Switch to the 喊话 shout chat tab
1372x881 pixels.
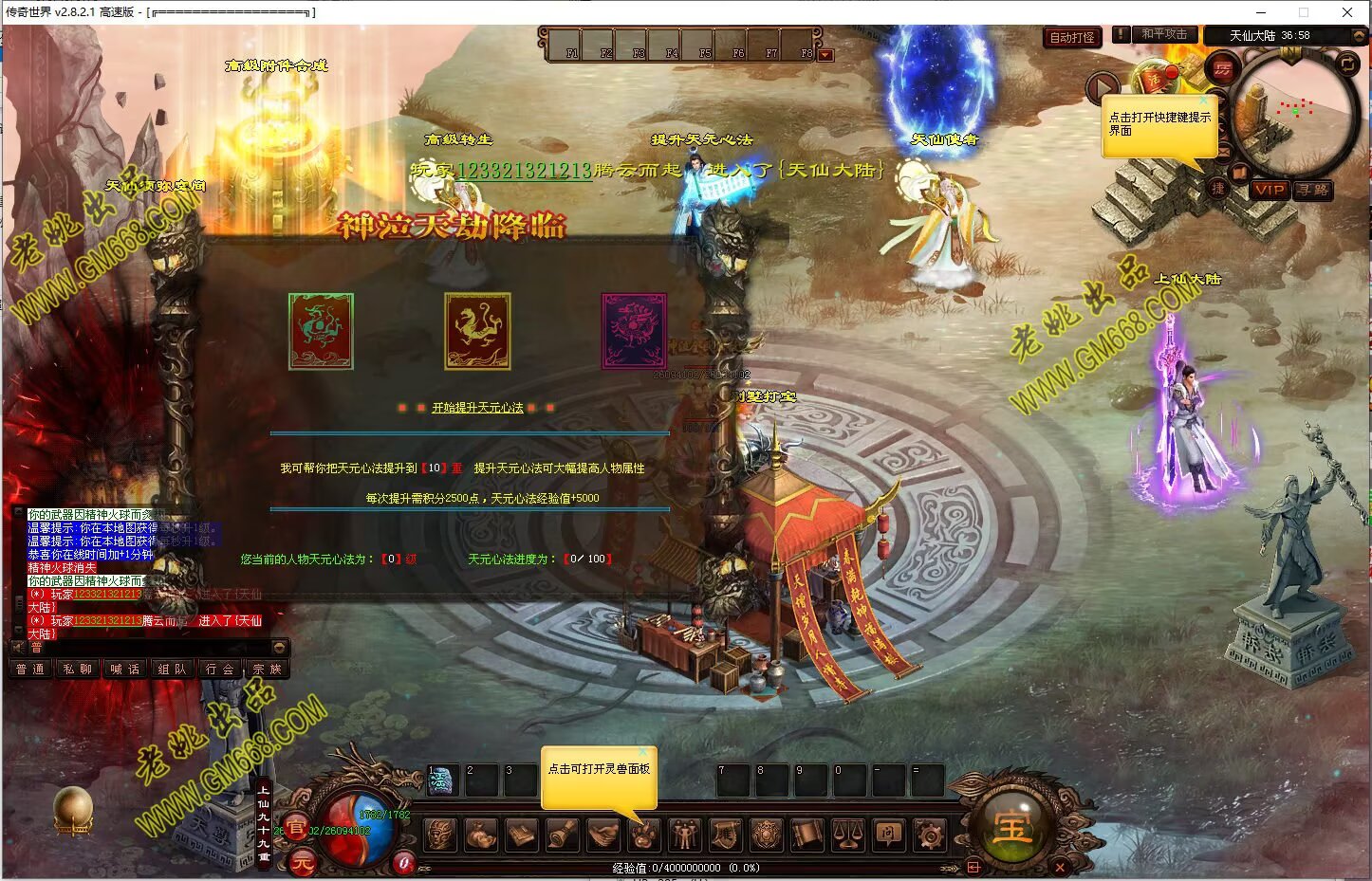pos(124,670)
